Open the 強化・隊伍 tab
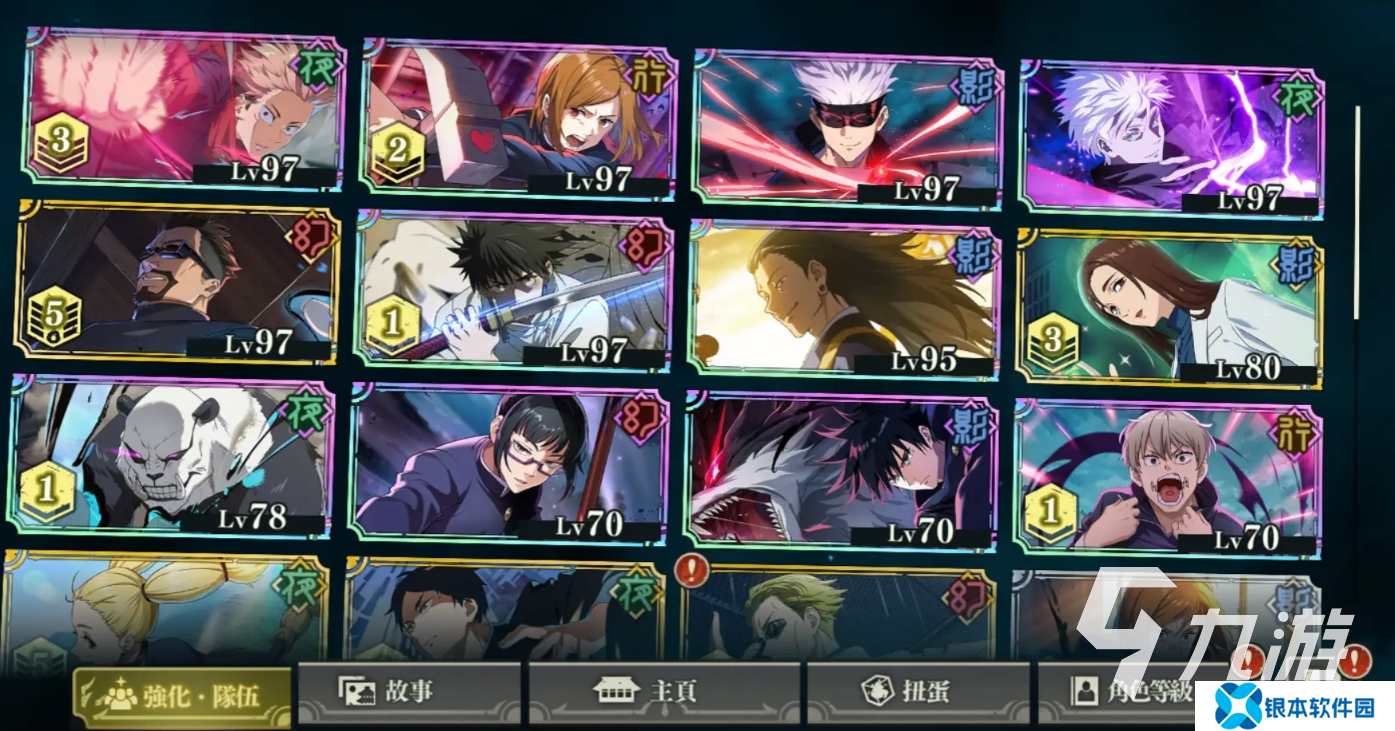The height and width of the screenshot is (731, 1395). click(x=182, y=695)
